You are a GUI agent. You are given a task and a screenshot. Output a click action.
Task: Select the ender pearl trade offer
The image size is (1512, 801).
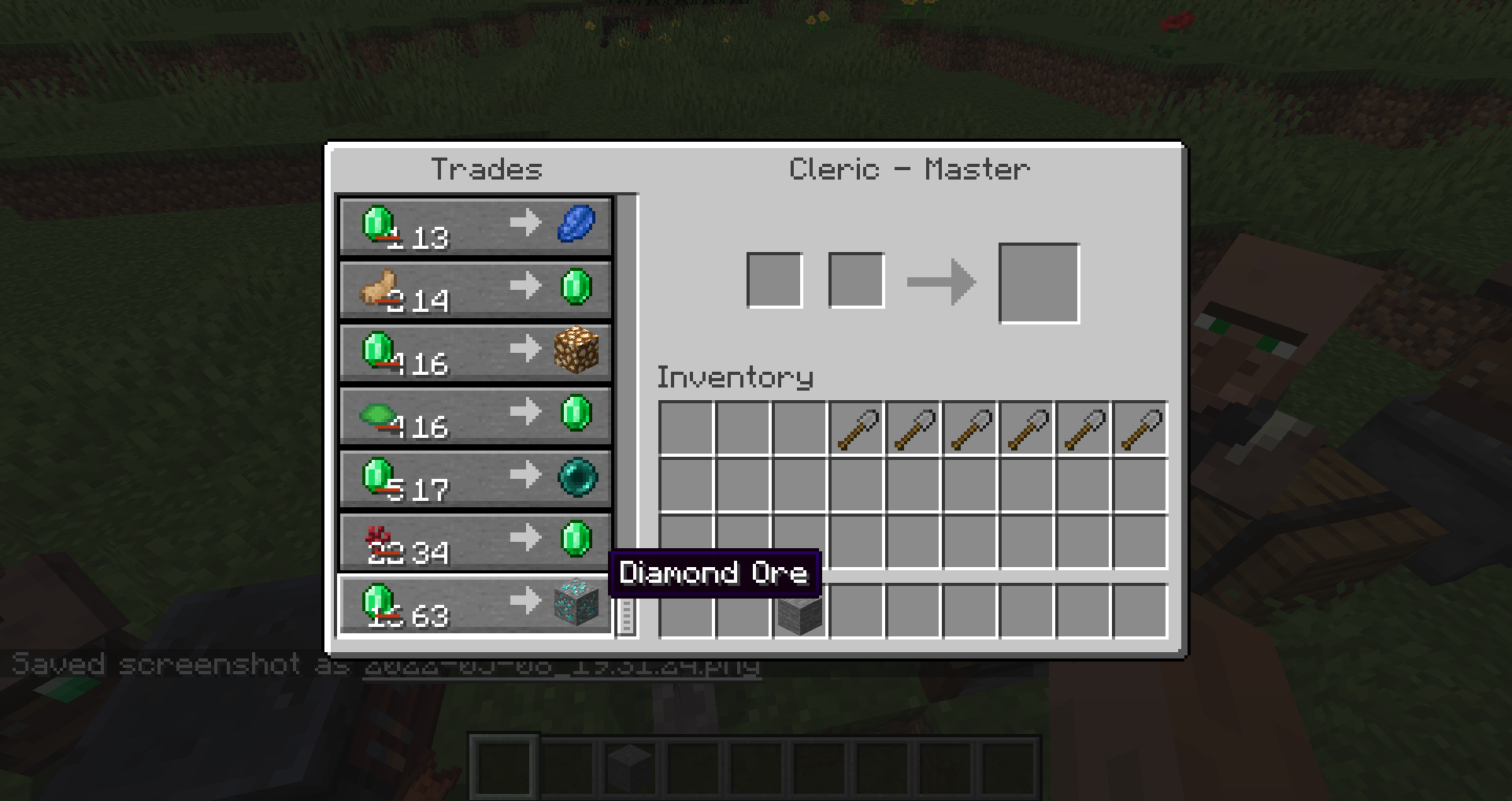(475, 479)
